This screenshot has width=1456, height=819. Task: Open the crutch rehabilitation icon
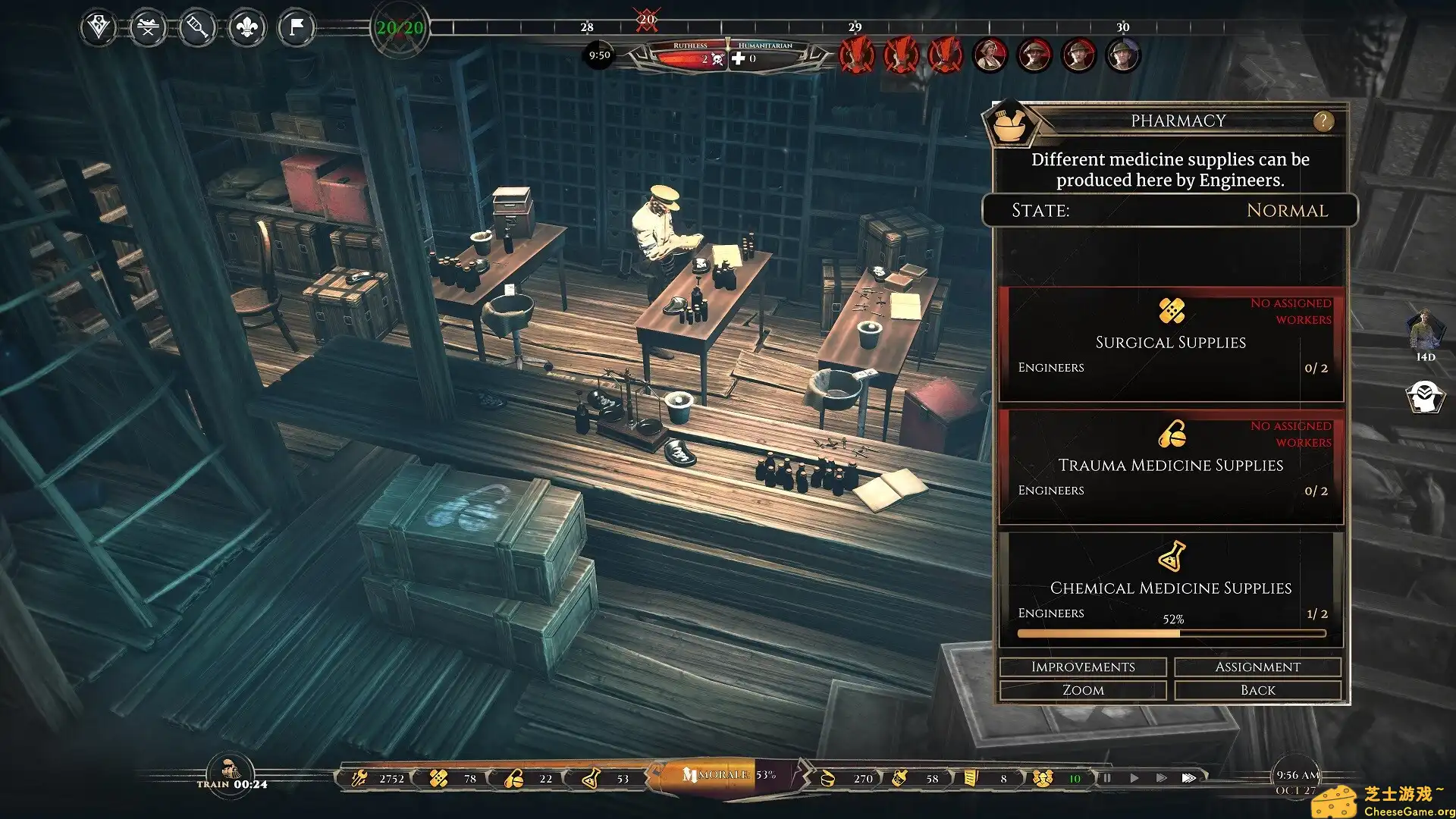tap(197, 29)
